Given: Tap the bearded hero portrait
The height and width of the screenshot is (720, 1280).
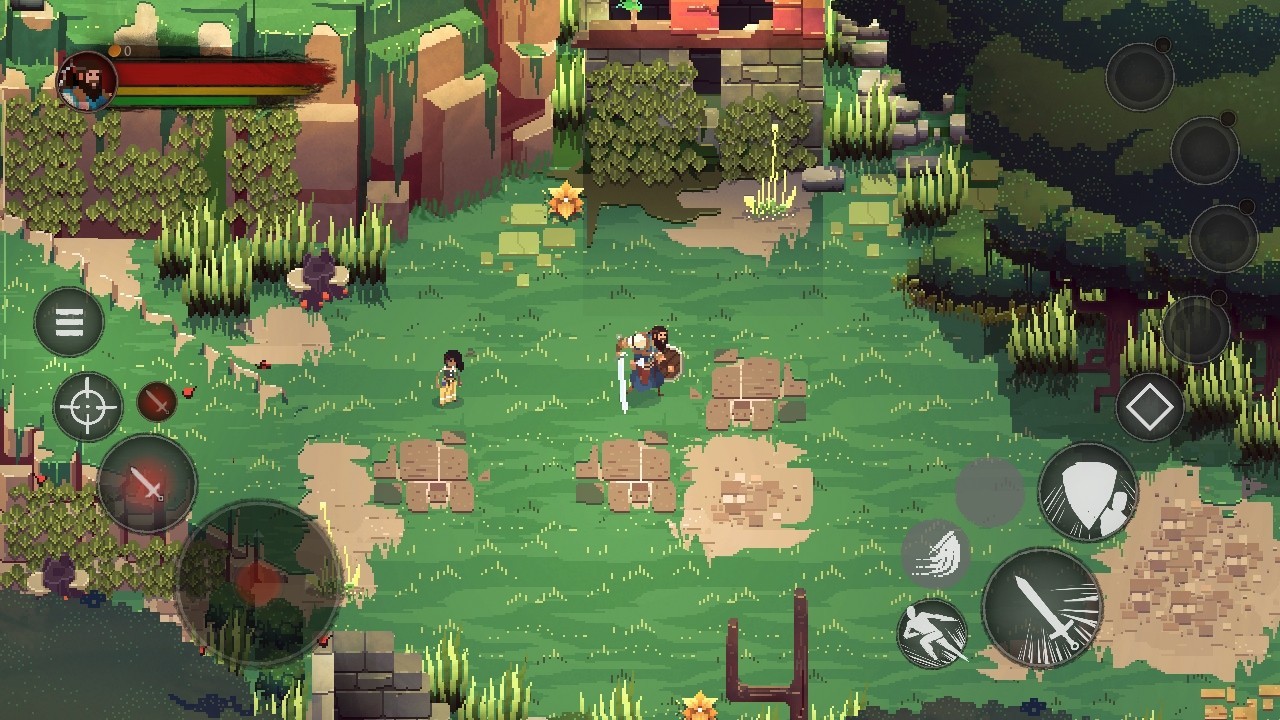Looking at the screenshot, I should 87,80.
